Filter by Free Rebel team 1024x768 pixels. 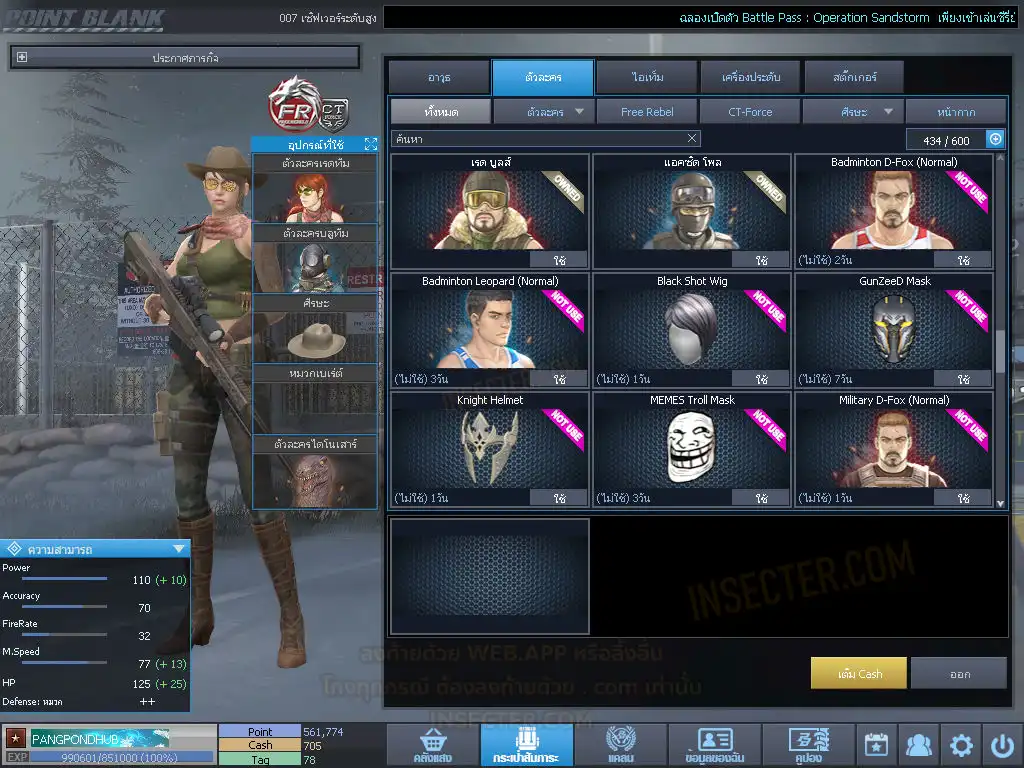[x=647, y=112]
